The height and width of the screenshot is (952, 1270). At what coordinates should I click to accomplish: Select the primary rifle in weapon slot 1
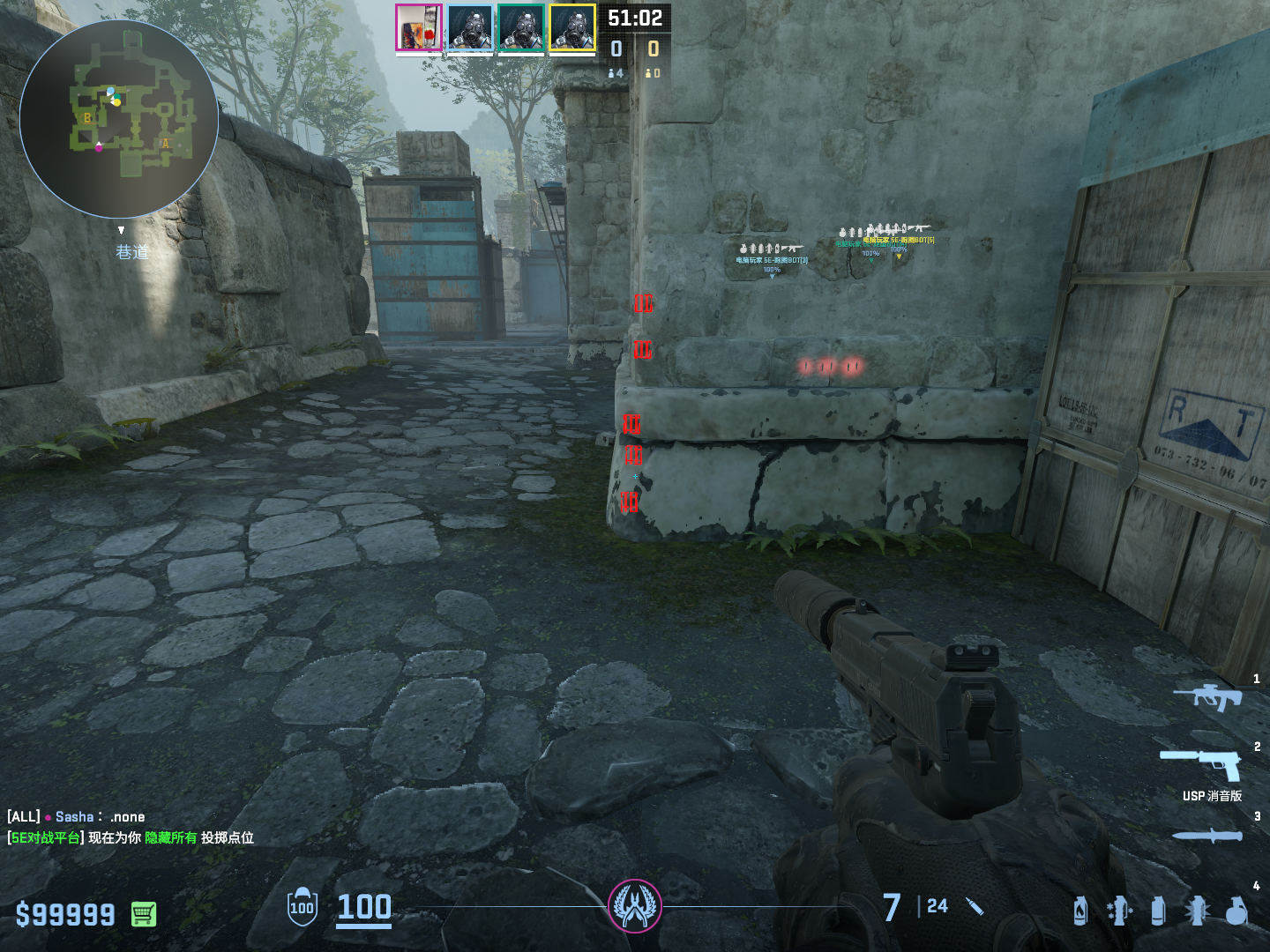[x=1207, y=696]
